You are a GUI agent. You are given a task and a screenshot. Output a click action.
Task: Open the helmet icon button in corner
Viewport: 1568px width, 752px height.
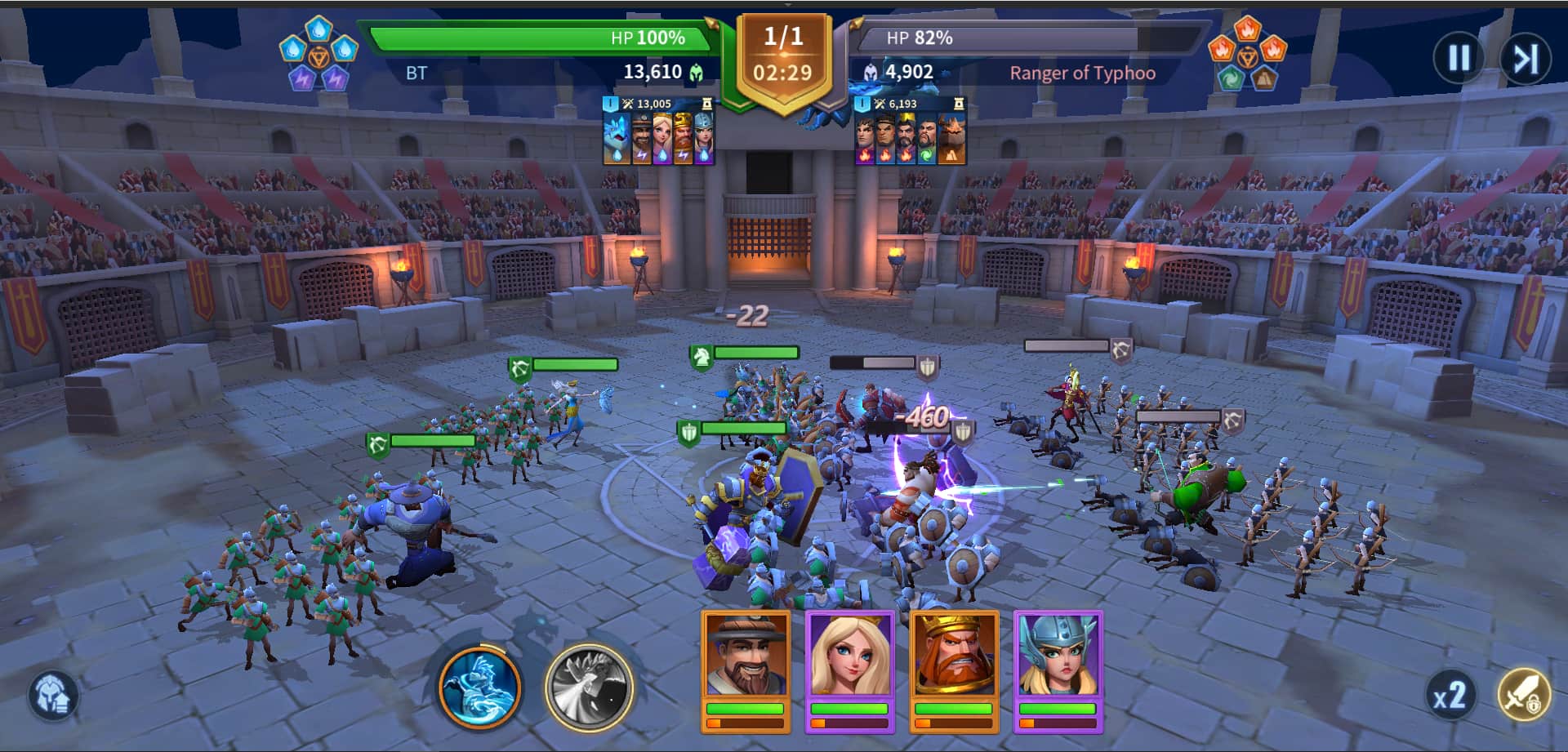pos(54,696)
